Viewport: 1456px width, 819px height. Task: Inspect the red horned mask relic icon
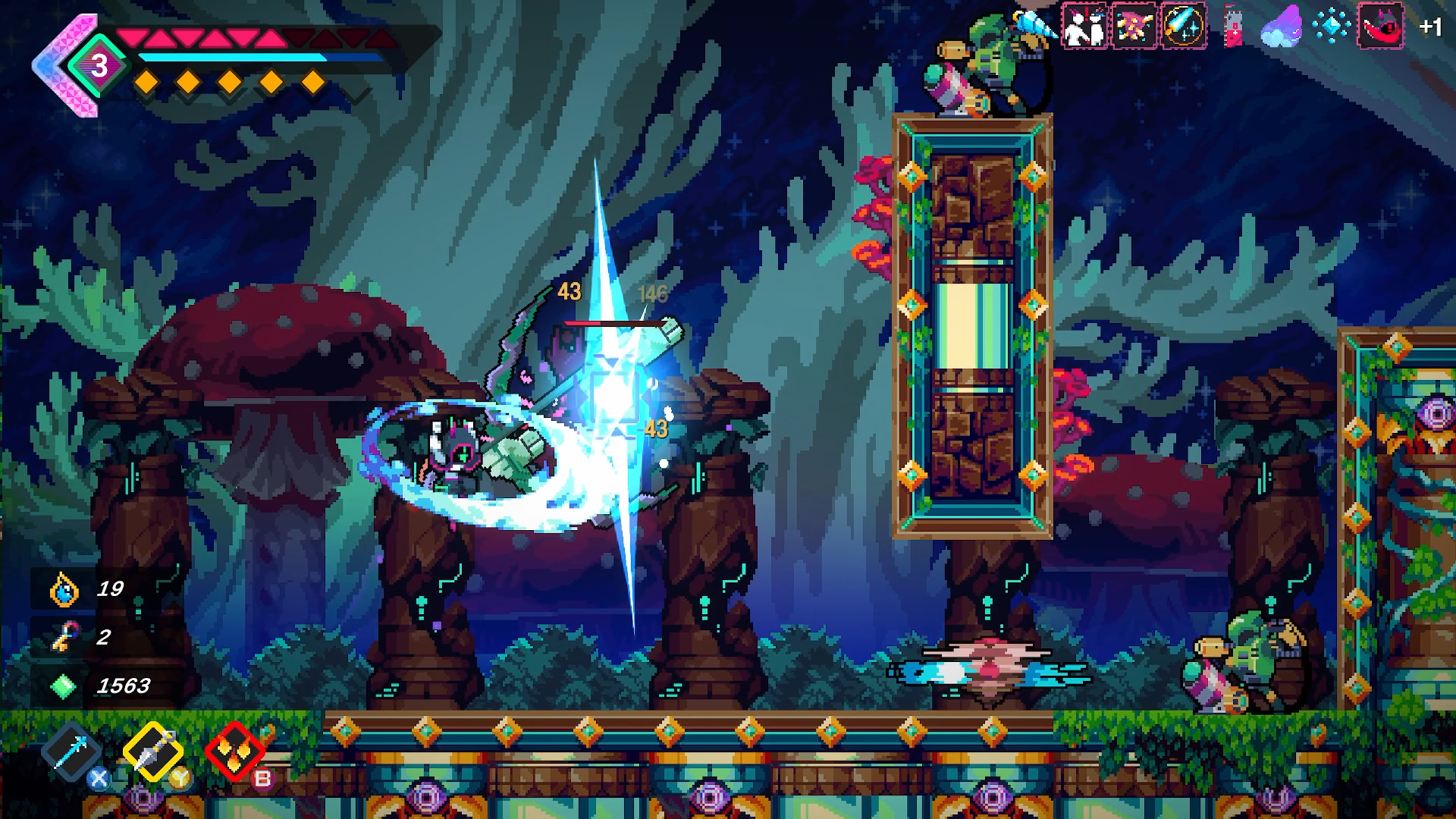pos(1380,27)
